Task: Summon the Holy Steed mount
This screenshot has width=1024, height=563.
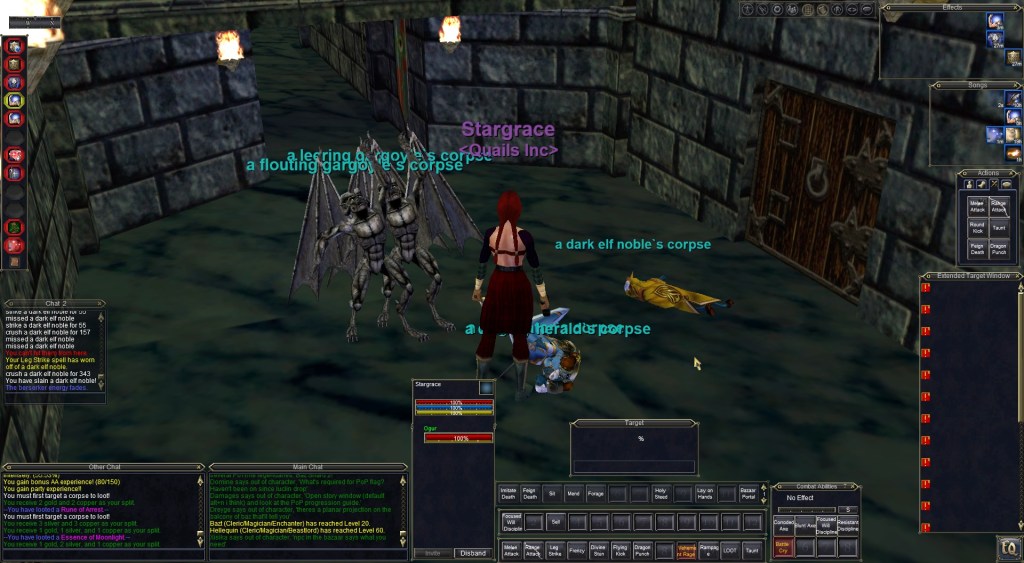Action: pos(662,494)
